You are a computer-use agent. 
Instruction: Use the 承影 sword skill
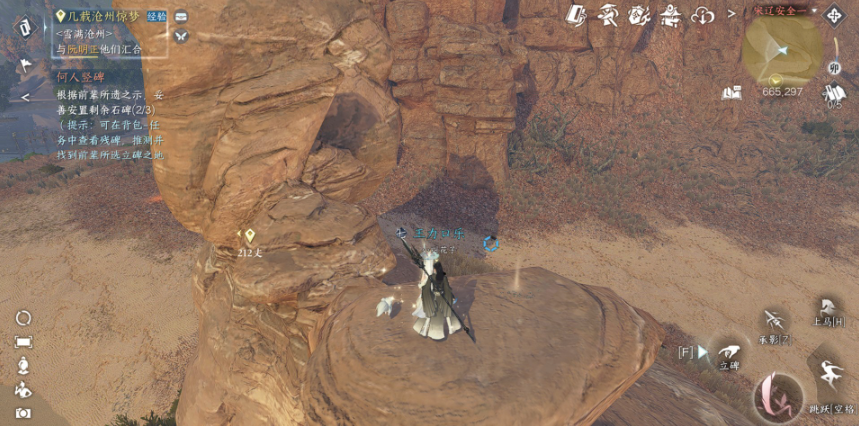773,322
